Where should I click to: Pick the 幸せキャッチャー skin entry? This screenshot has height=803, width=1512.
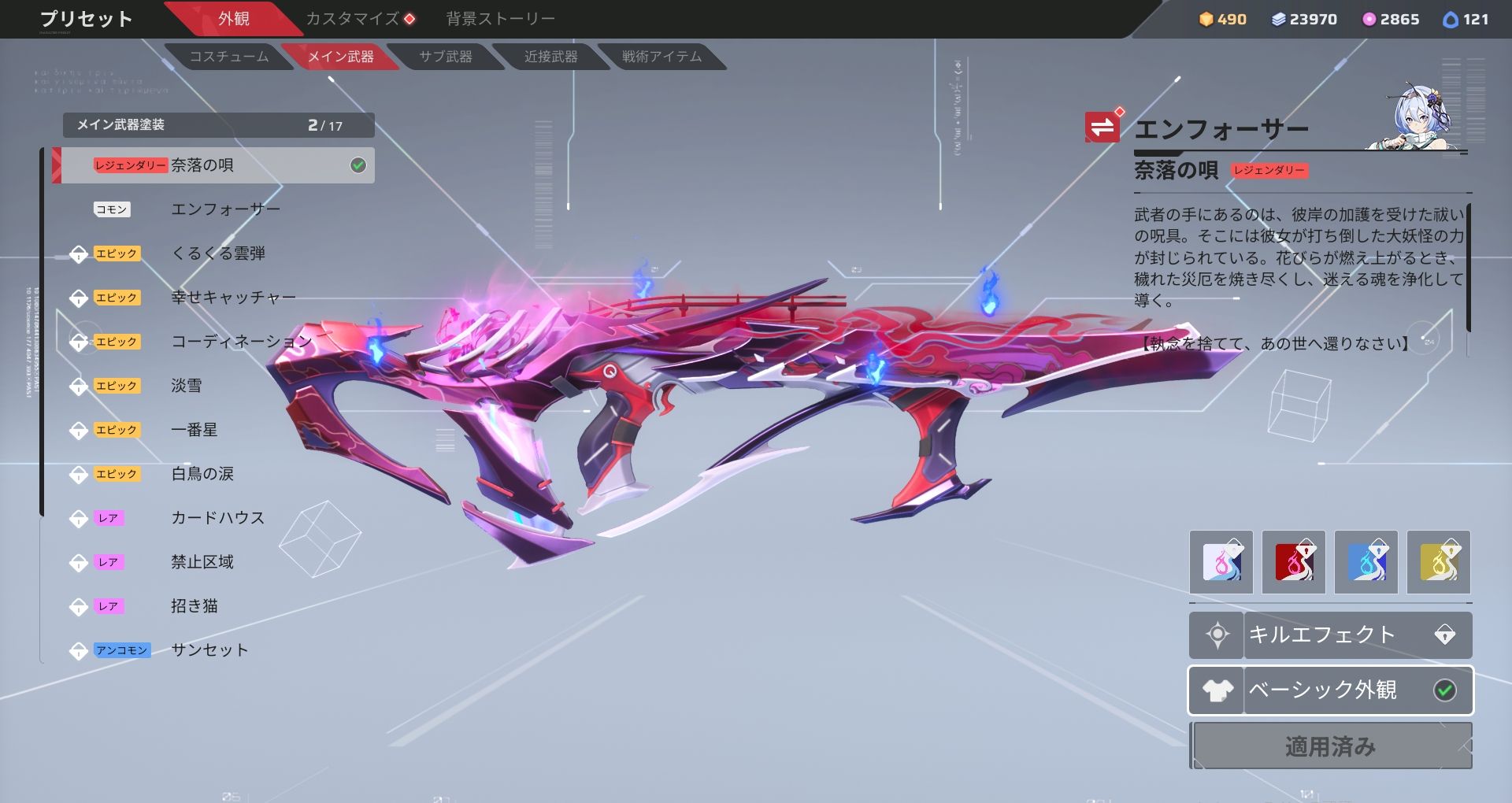[233, 298]
